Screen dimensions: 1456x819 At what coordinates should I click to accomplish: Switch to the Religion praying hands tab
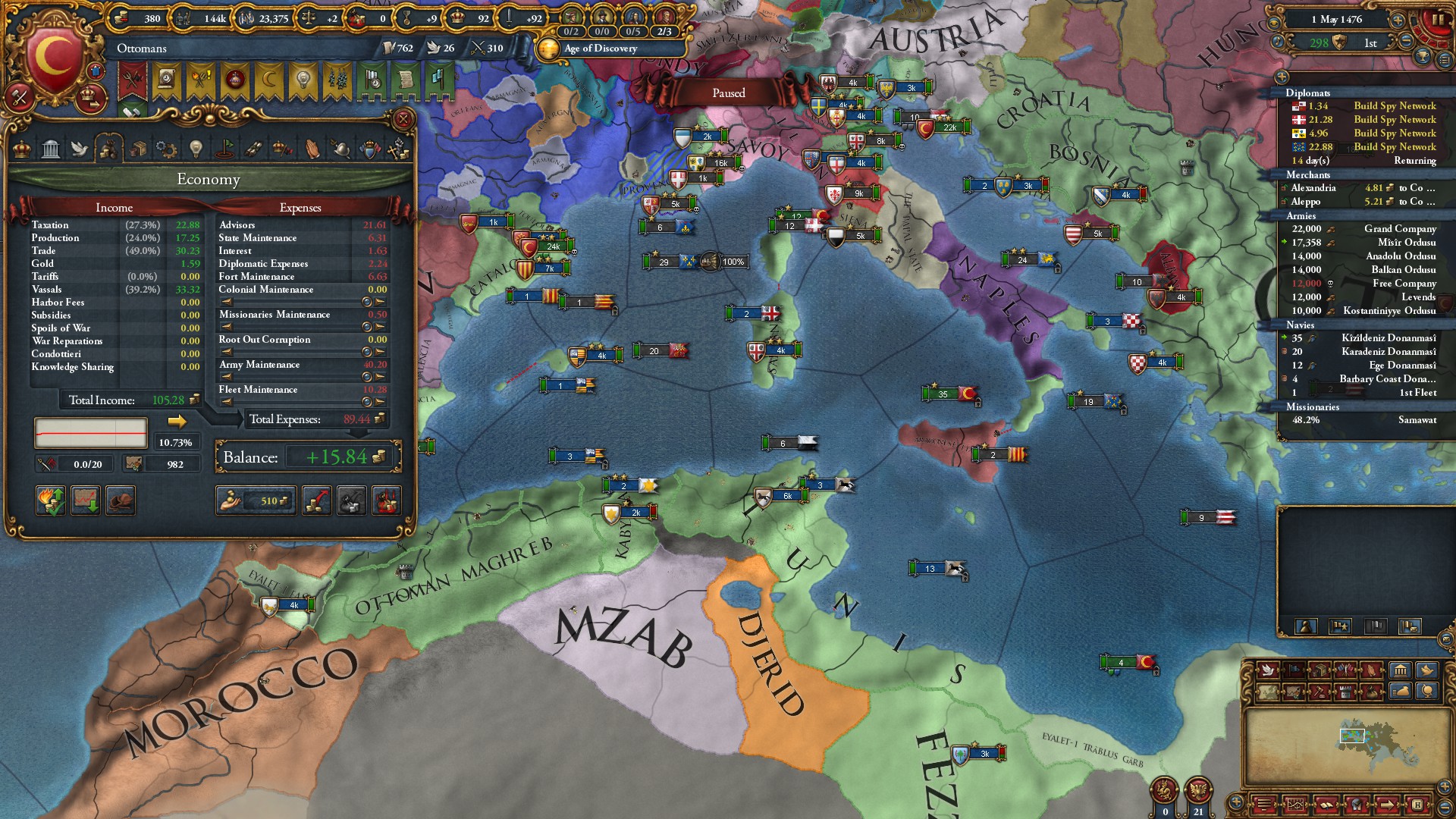click(x=312, y=149)
